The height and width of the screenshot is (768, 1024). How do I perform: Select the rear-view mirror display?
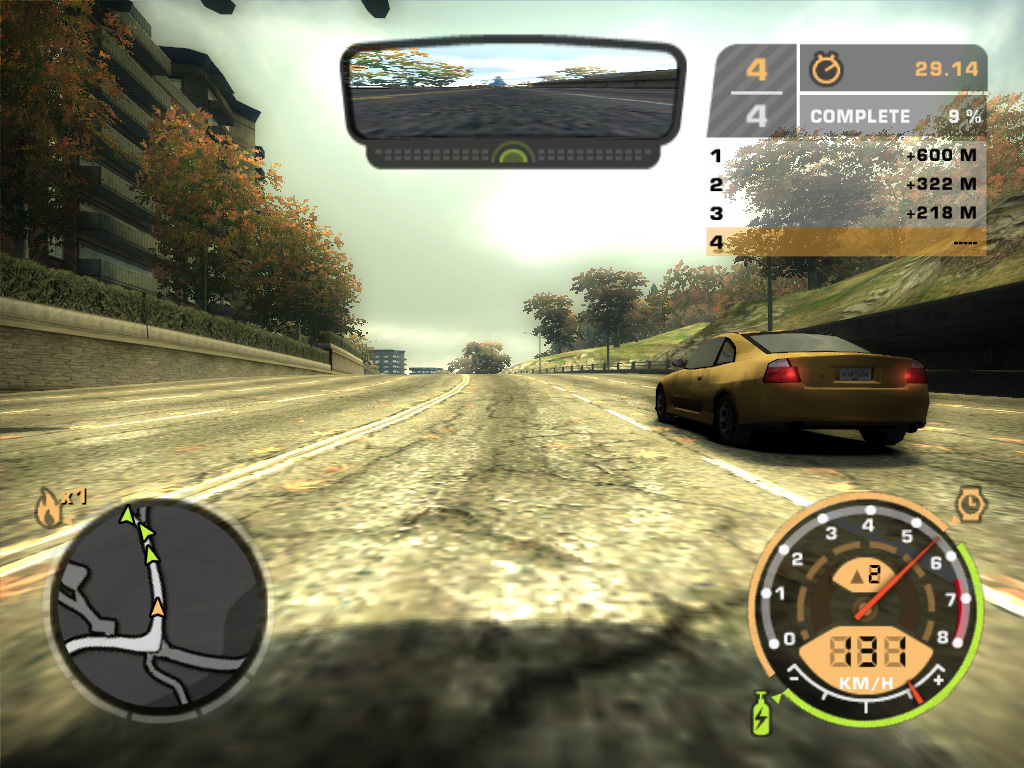510,92
